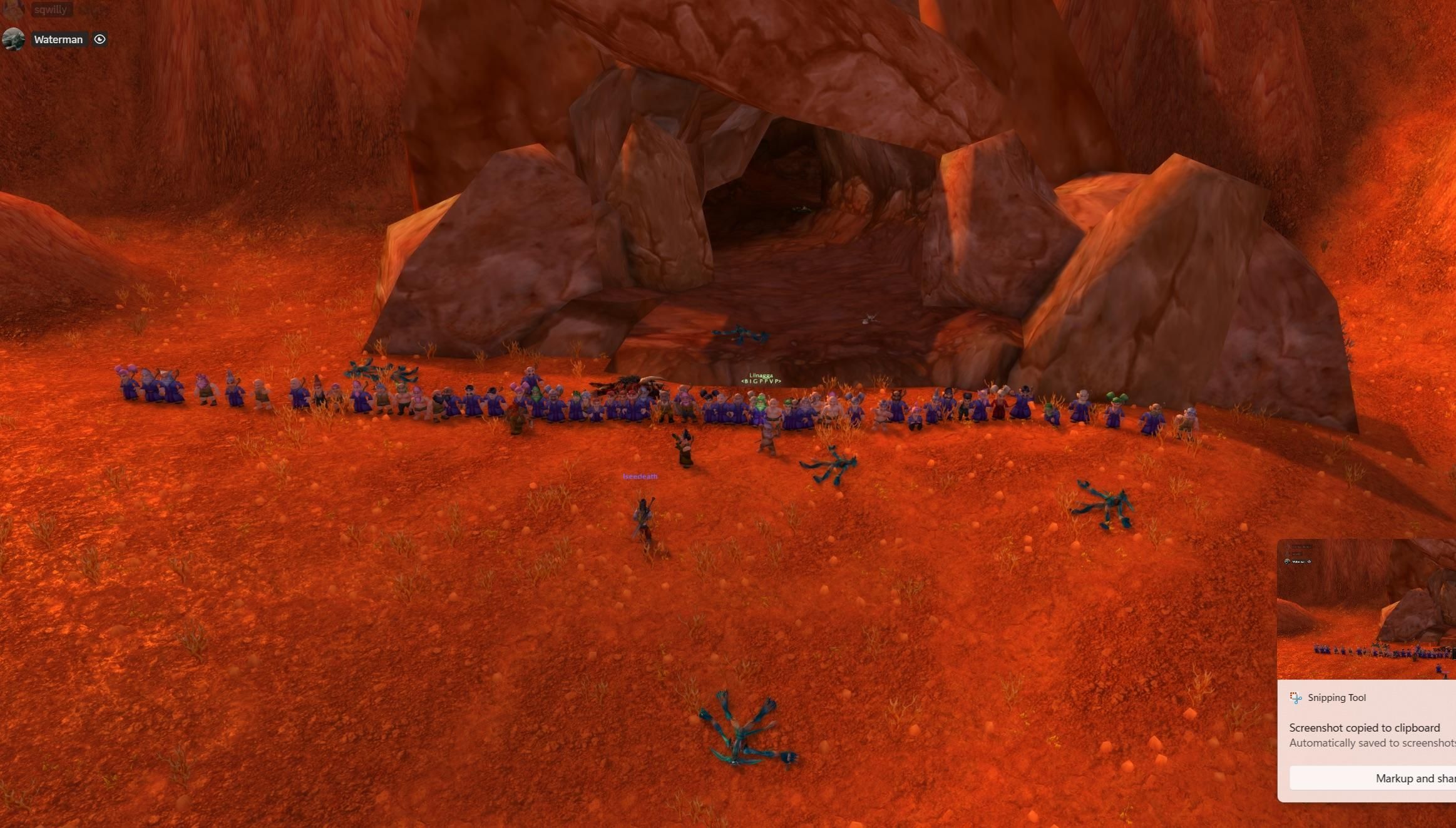Click the sqwilly name label overlay
The width and height of the screenshot is (1456, 828).
coord(51,9)
